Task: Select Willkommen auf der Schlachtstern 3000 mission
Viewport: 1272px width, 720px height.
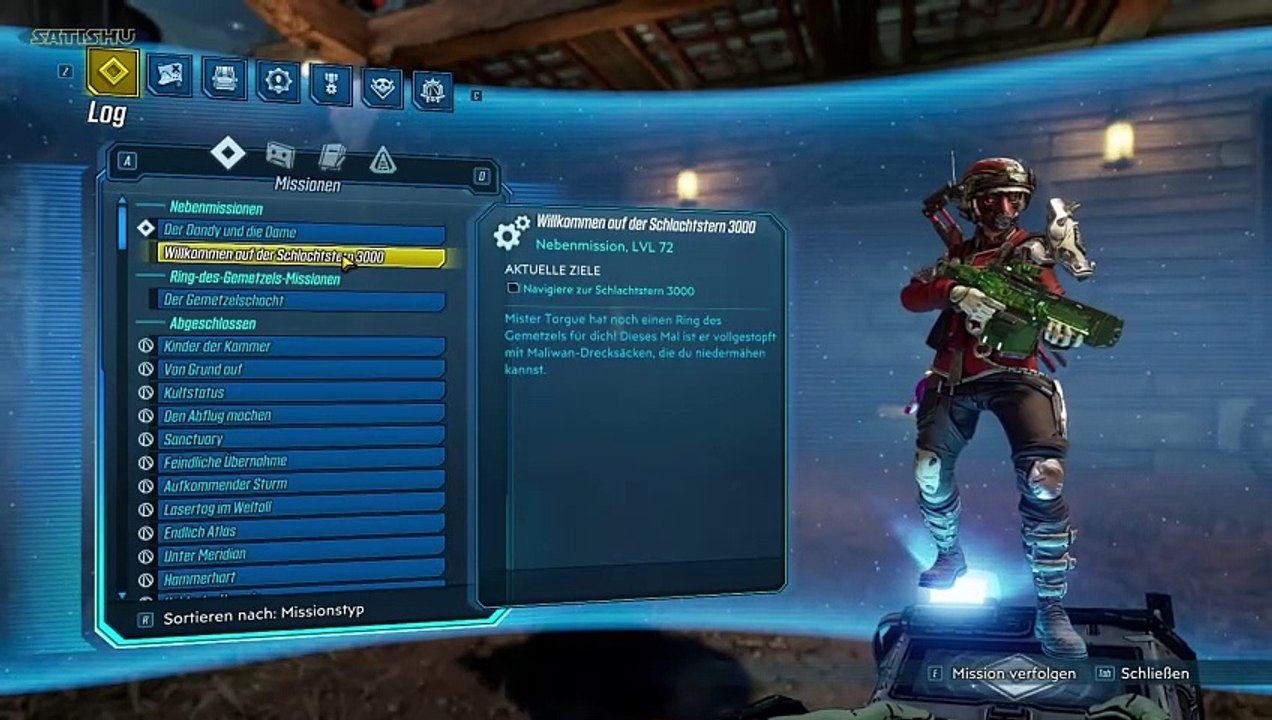Action: click(300, 256)
